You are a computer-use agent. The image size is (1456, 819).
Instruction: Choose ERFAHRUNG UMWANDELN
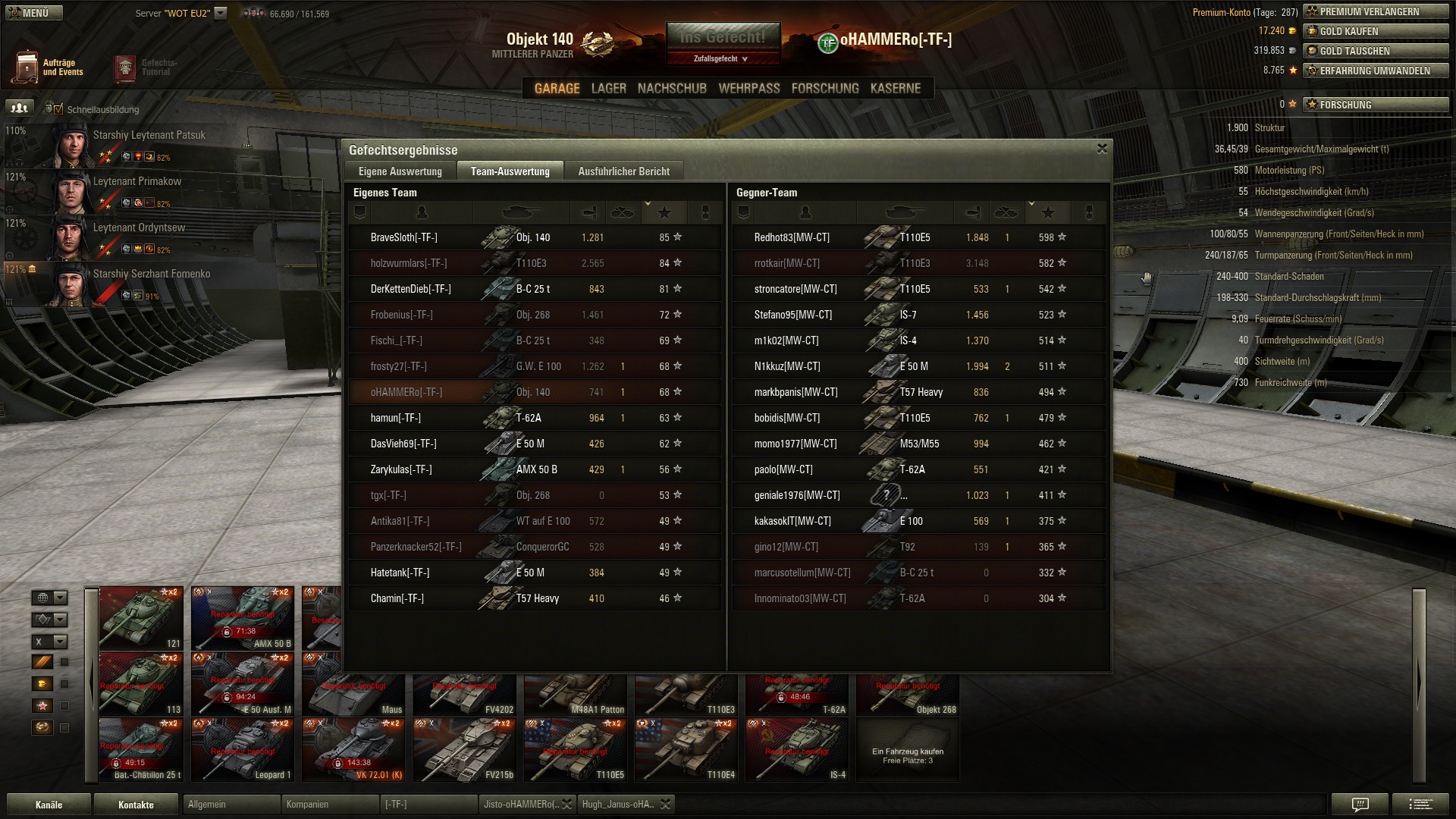[1376, 71]
